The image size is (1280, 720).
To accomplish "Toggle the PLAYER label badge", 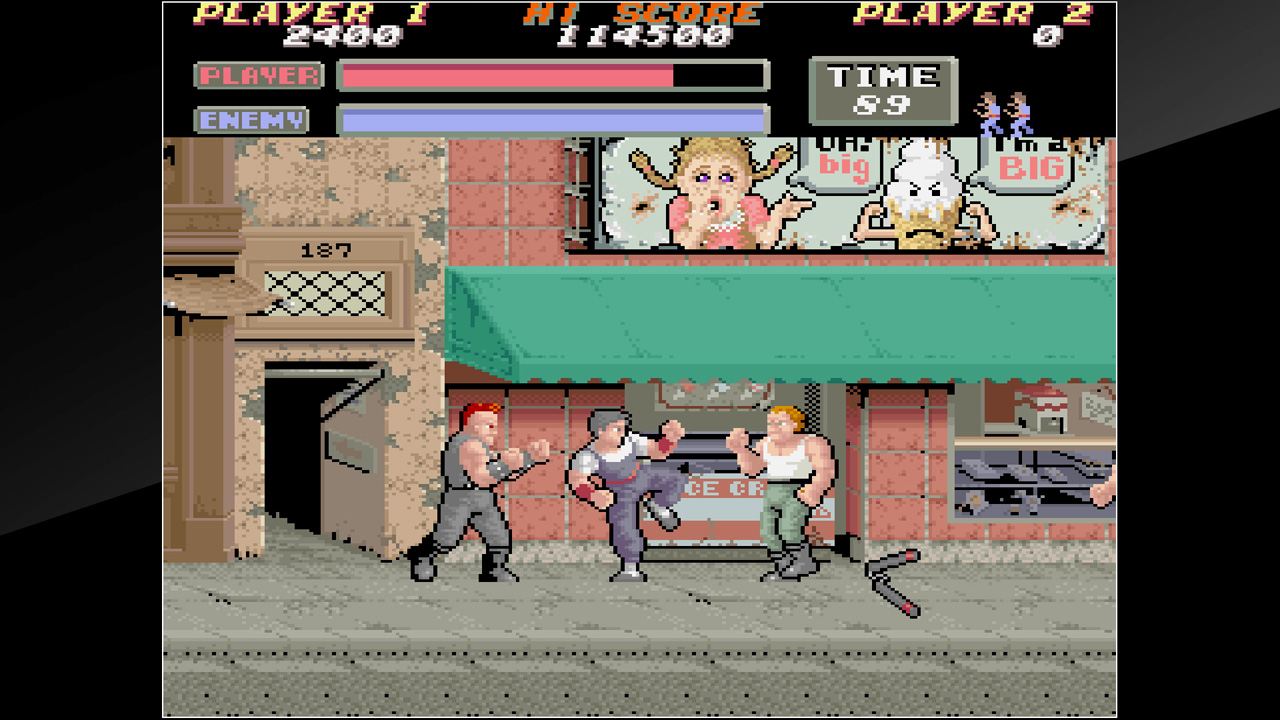I will (x=259, y=76).
